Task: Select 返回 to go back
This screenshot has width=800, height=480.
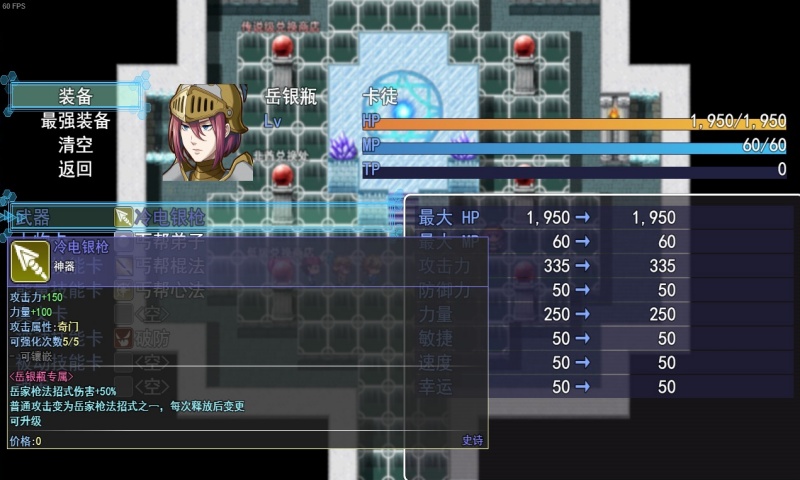Action: pyautogui.click(x=75, y=169)
